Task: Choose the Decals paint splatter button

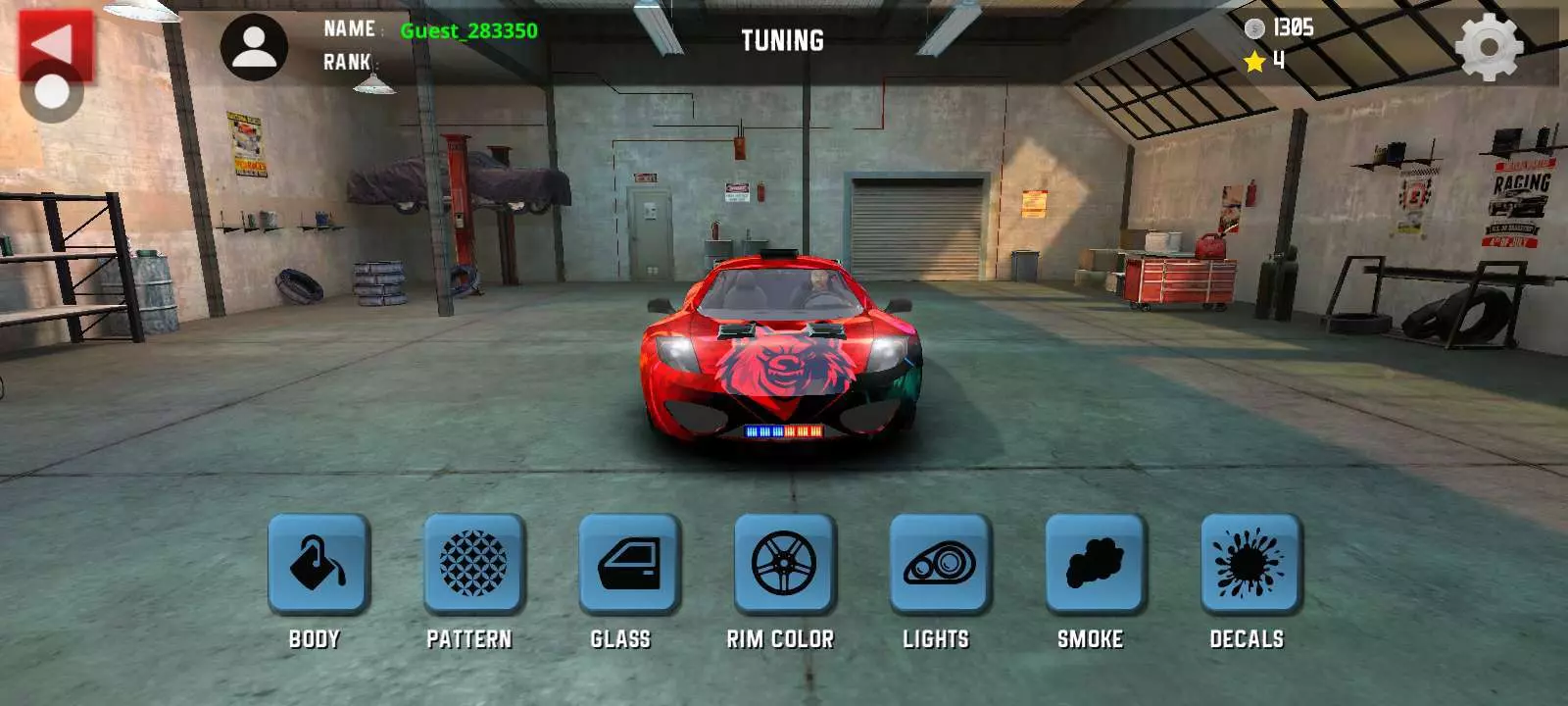Action: click(1250, 564)
